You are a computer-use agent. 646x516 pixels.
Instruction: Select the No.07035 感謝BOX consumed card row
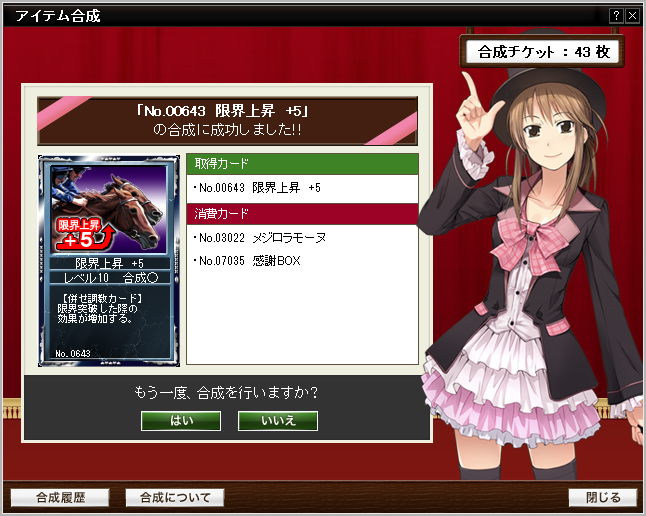pos(302,261)
